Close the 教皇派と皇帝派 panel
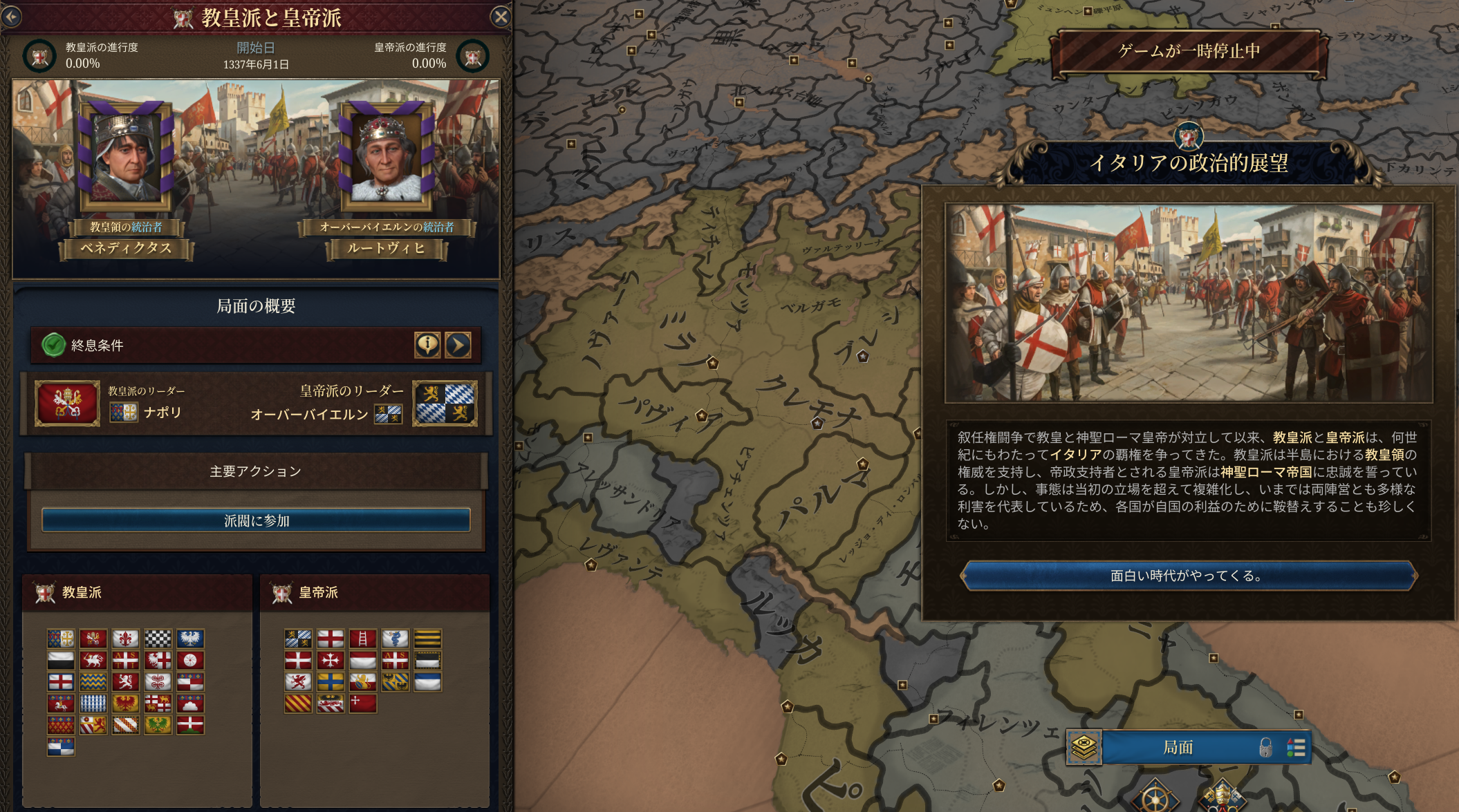Image resolution: width=1459 pixels, height=812 pixels. 501,17
